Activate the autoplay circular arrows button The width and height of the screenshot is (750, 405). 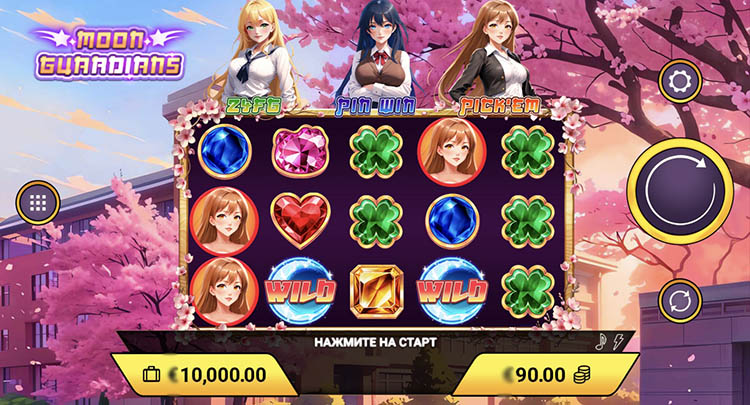(679, 300)
